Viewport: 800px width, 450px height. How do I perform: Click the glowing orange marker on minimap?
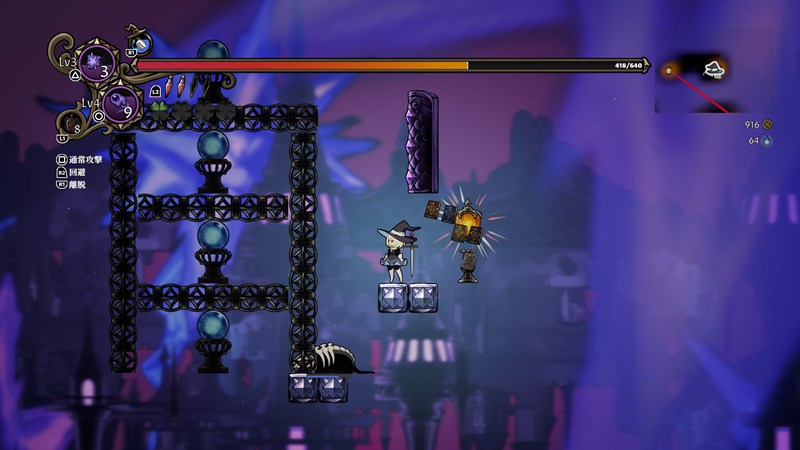[668, 71]
